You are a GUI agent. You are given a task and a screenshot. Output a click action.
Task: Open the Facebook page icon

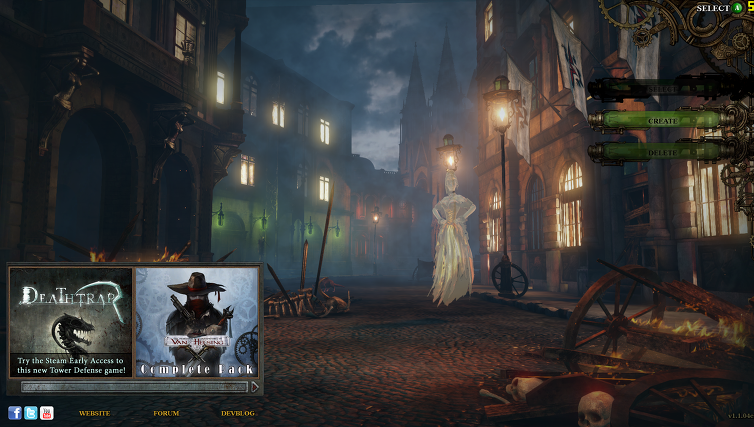point(15,413)
